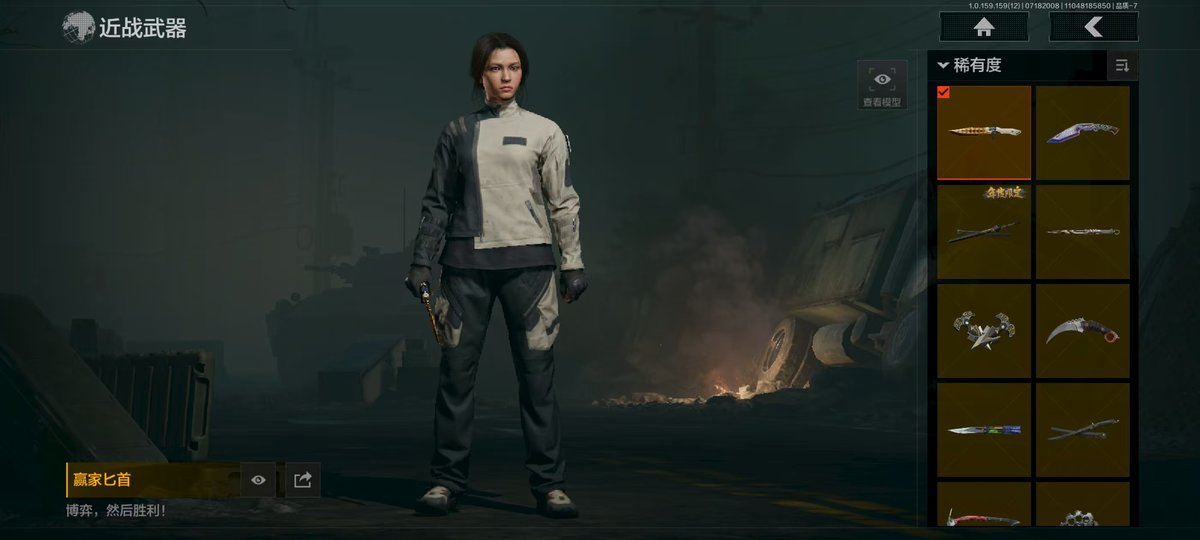Select the equipped gold-patterned dagger
1200x540 pixels.
[984, 132]
